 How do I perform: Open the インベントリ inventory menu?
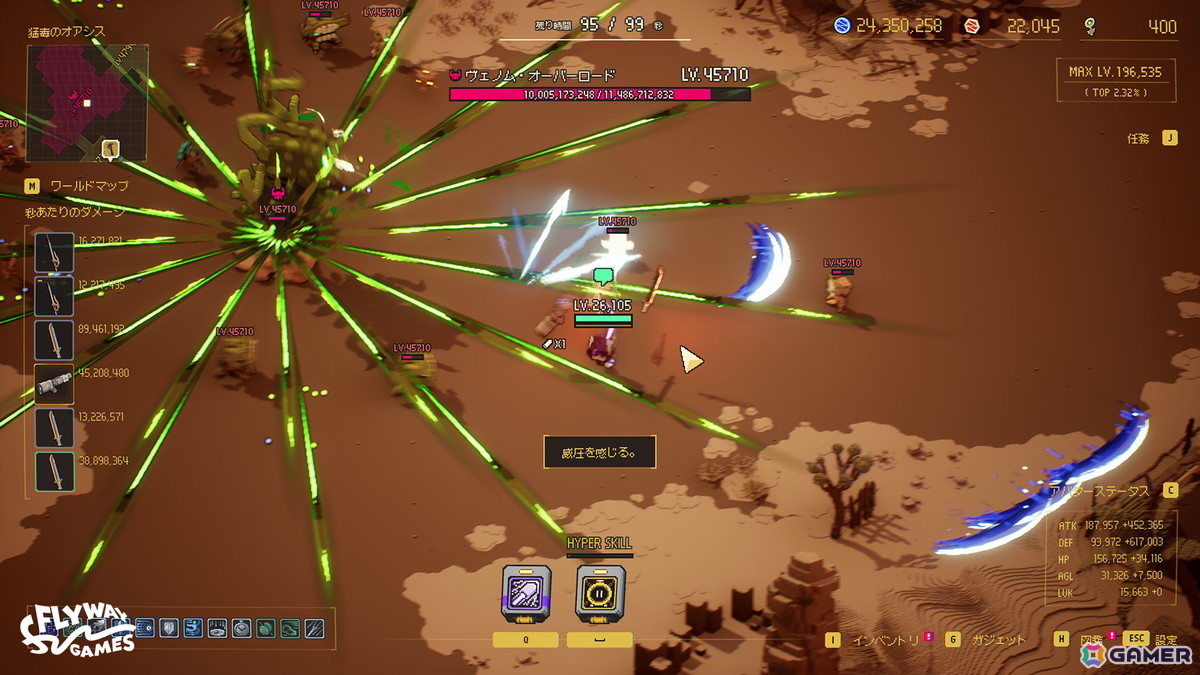(884, 640)
